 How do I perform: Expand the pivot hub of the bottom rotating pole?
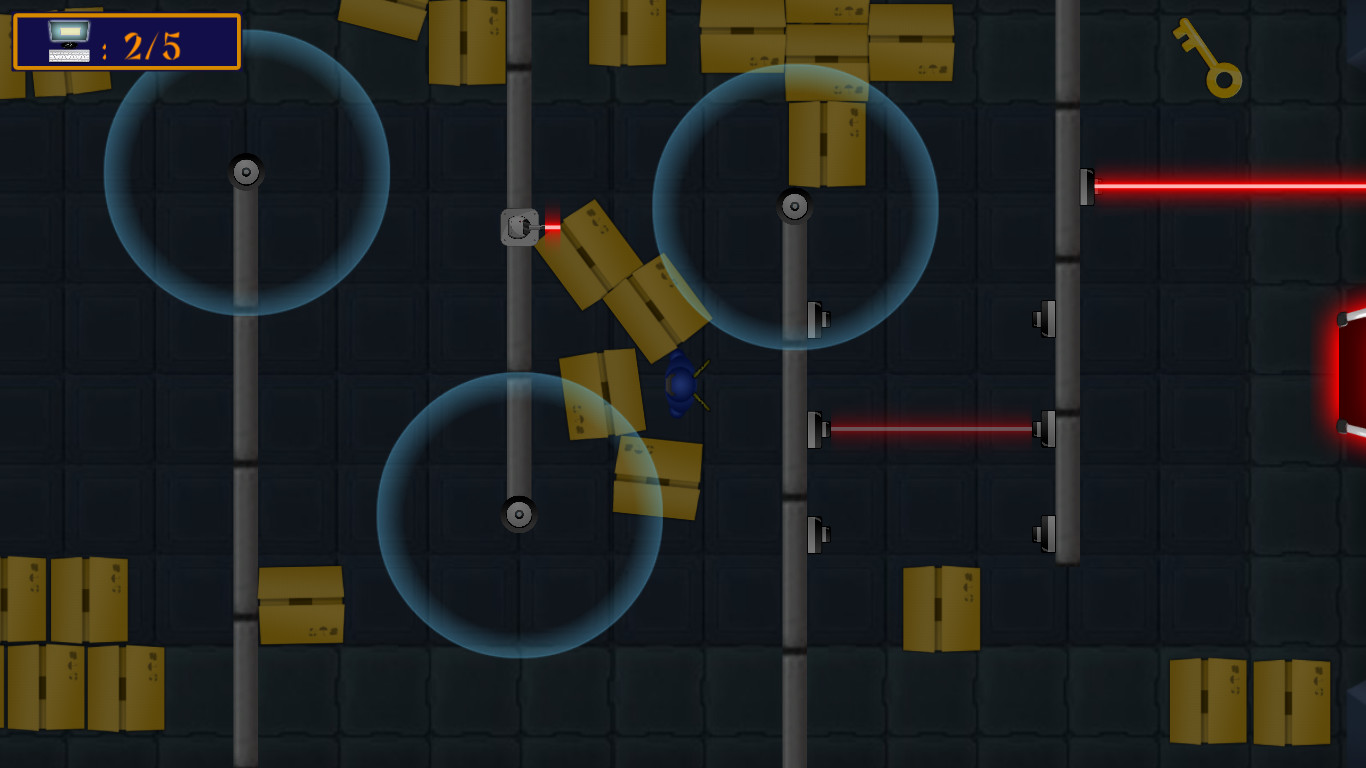(519, 514)
